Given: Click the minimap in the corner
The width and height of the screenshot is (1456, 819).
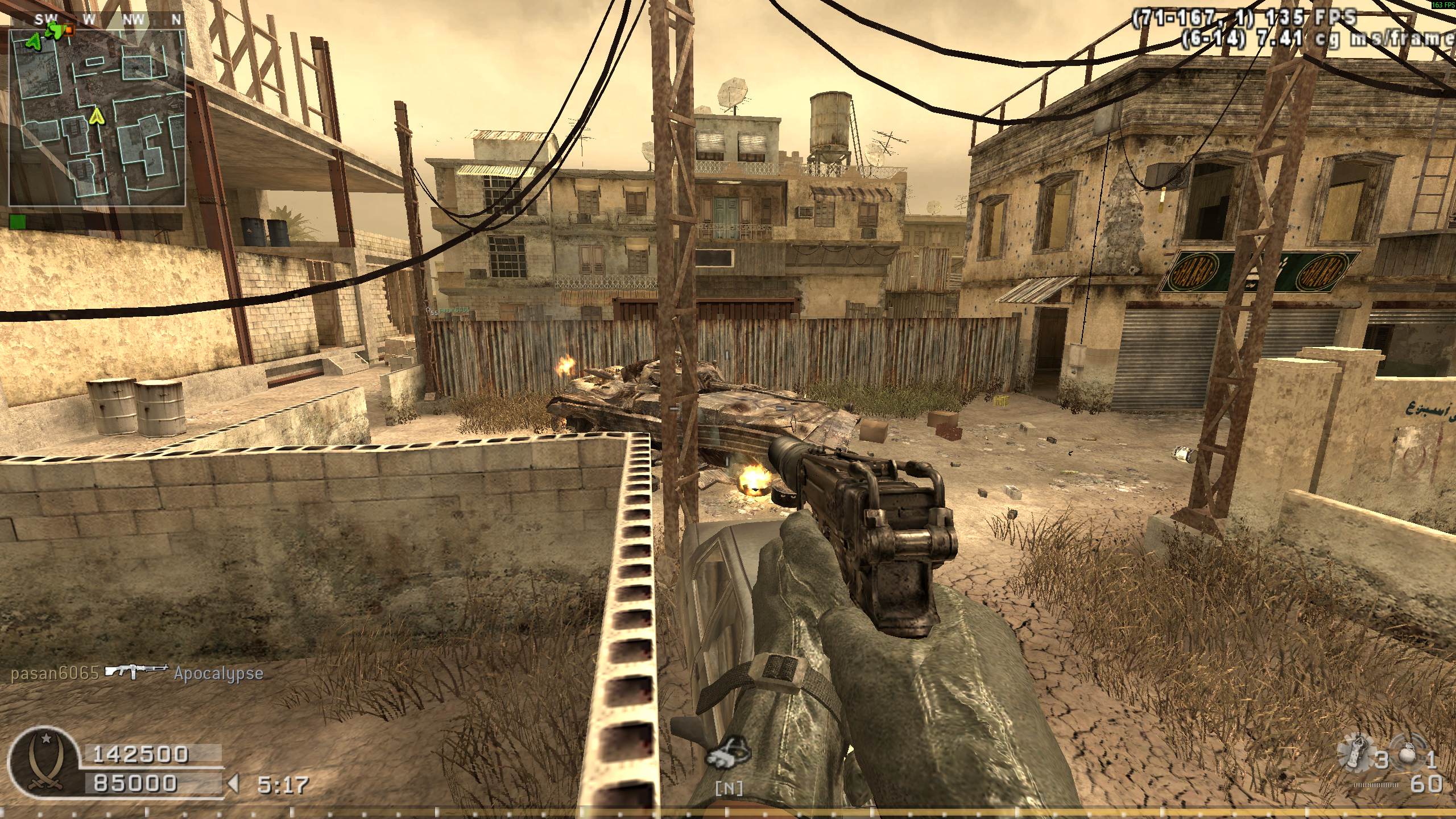Looking at the screenshot, I should (x=97, y=117).
